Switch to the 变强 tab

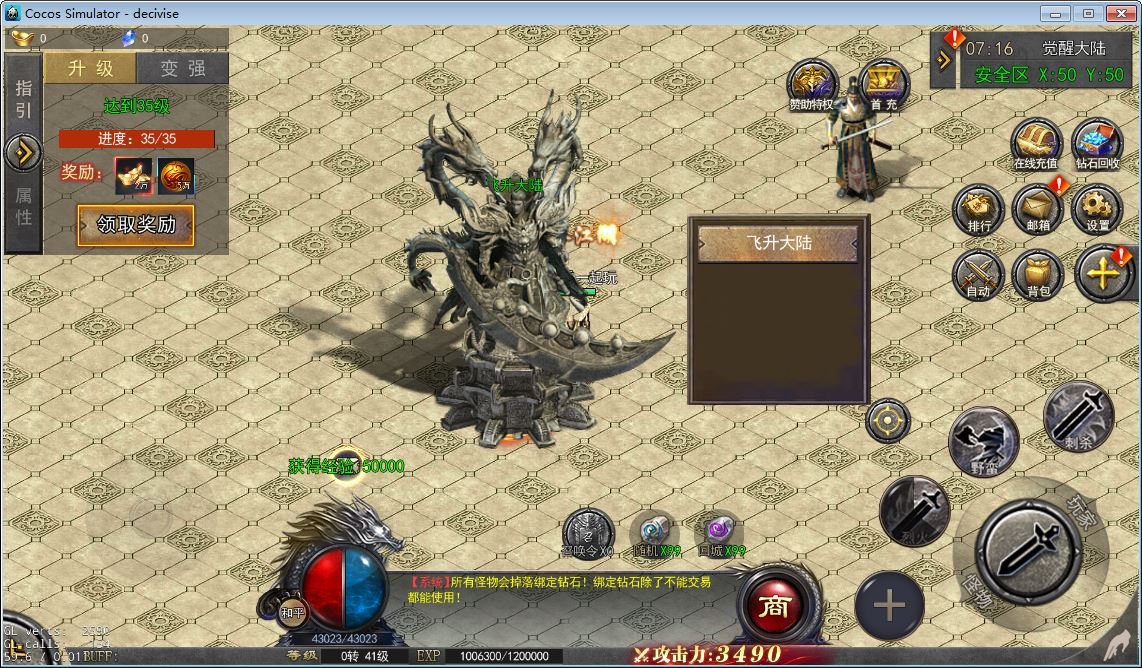183,68
